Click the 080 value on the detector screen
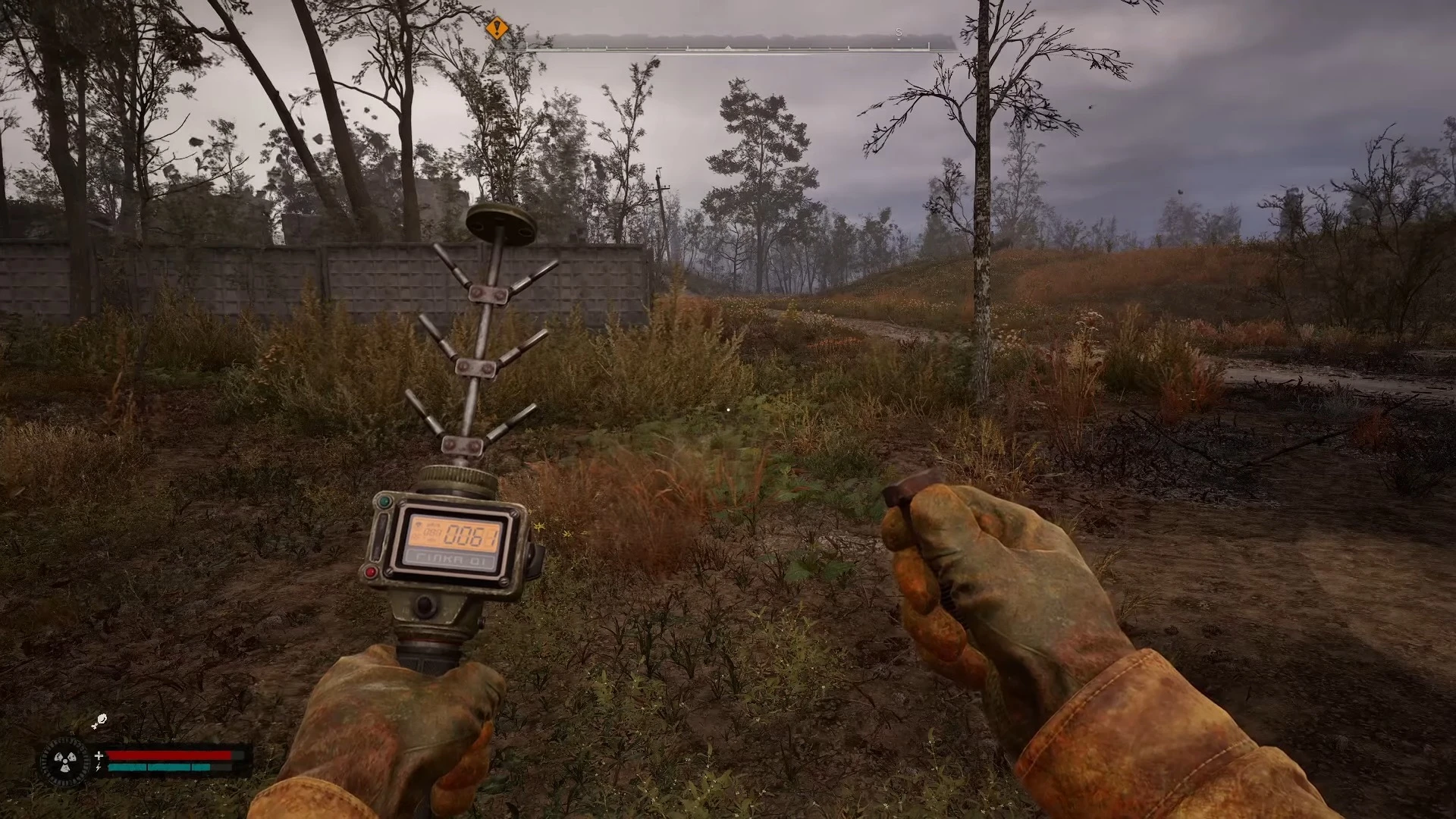This screenshot has width=1456, height=819. tap(431, 533)
